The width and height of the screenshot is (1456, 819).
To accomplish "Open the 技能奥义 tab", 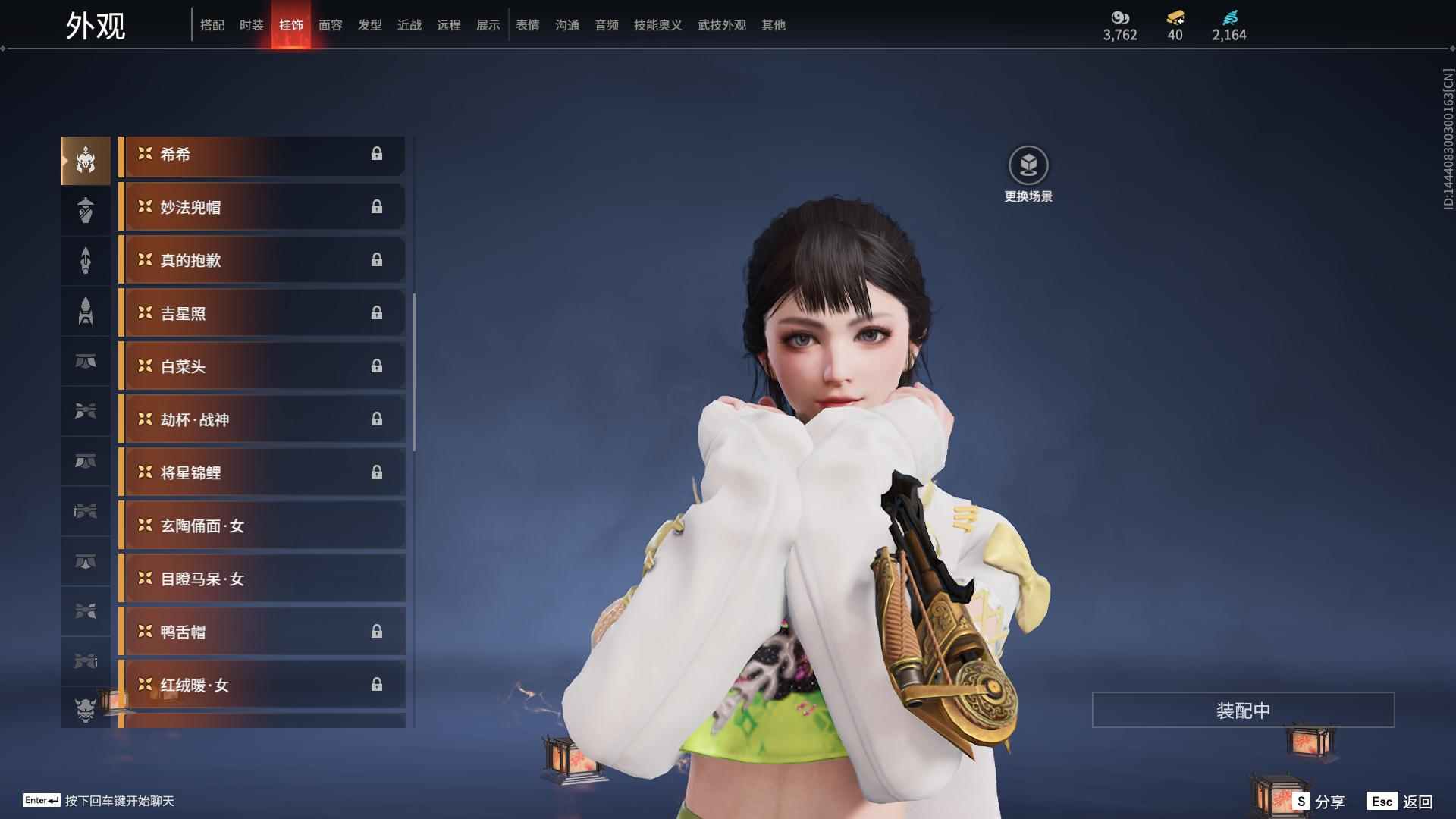I will click(x=658, y=25).
